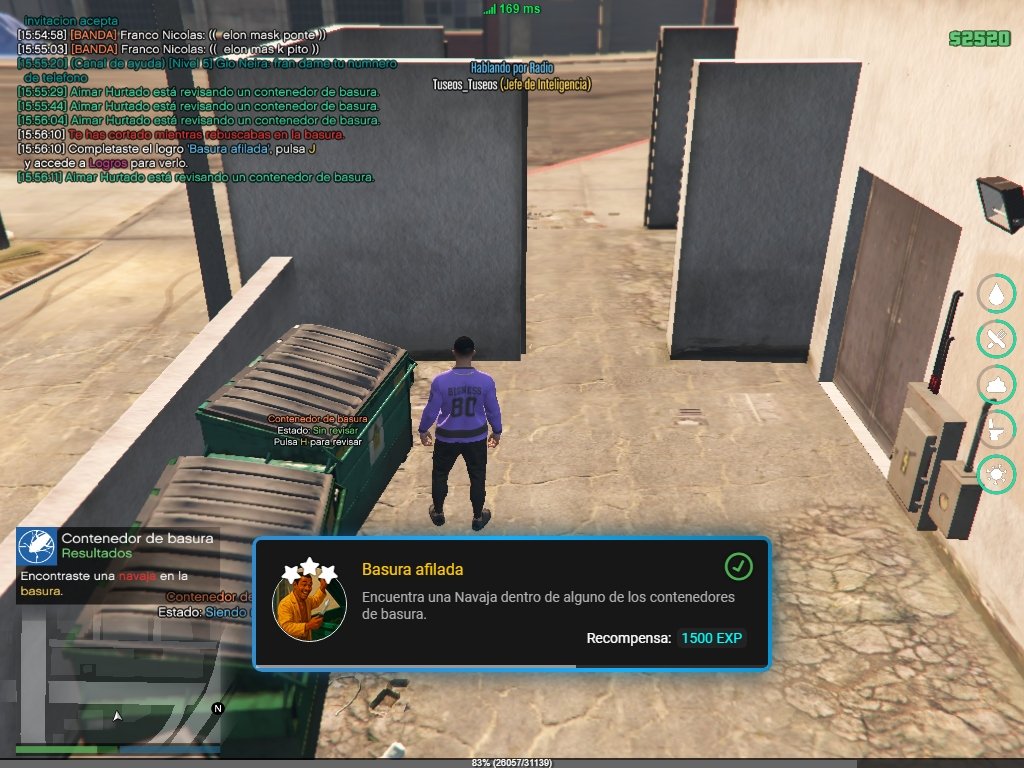Select the toilet status icon
This screenshot has width=1024, height=768.
point(996,429)
